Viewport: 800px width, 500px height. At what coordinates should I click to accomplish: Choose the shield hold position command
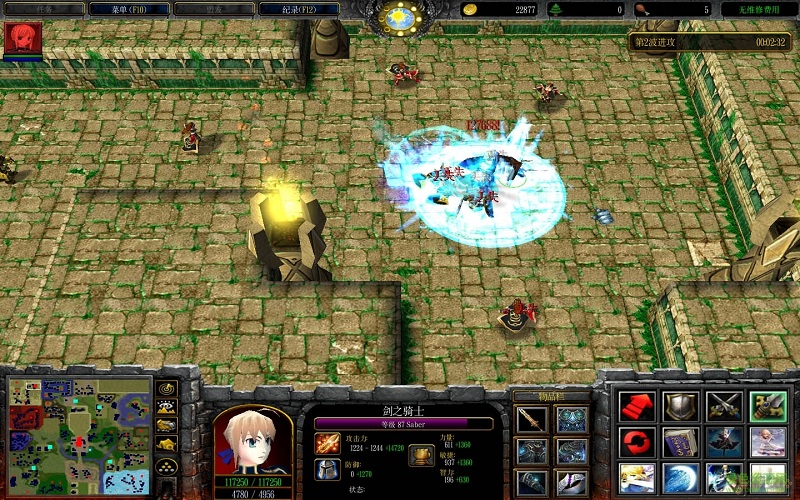click(x=680, y=405)
